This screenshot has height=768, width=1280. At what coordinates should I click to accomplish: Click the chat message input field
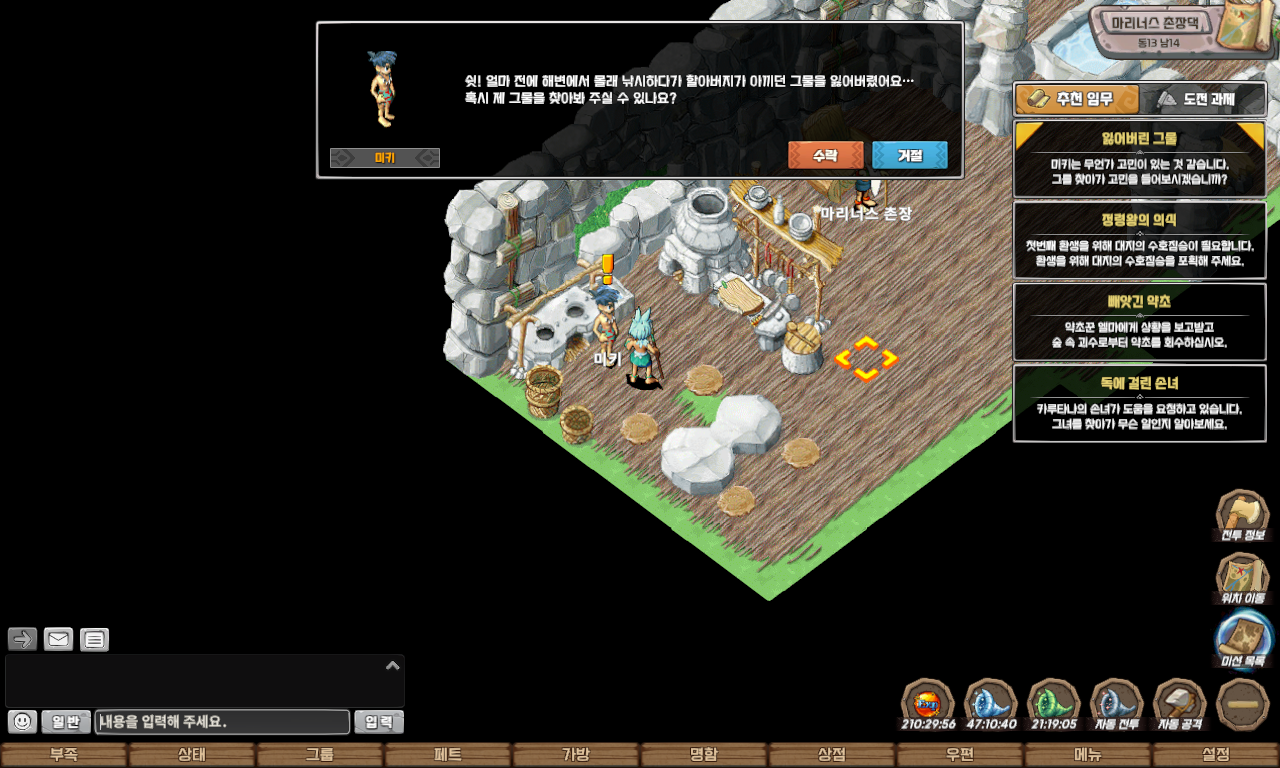point(222,722)
